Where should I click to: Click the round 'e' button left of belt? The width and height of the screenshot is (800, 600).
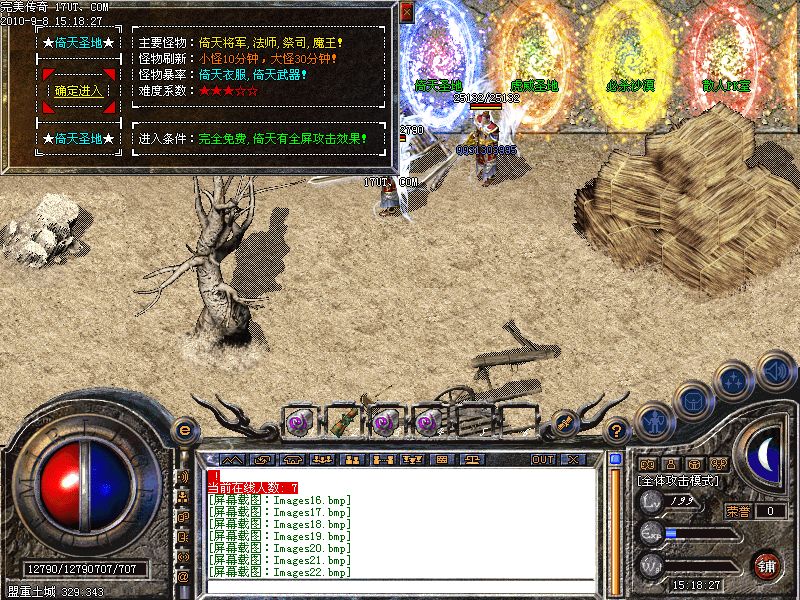[x=184, y=430]
